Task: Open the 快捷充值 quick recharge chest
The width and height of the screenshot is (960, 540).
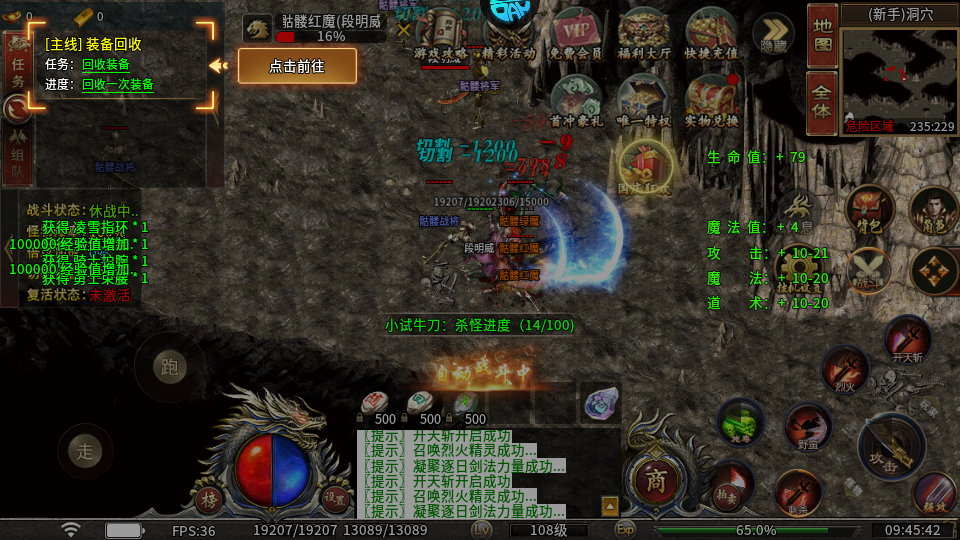Action: (711, 33)
